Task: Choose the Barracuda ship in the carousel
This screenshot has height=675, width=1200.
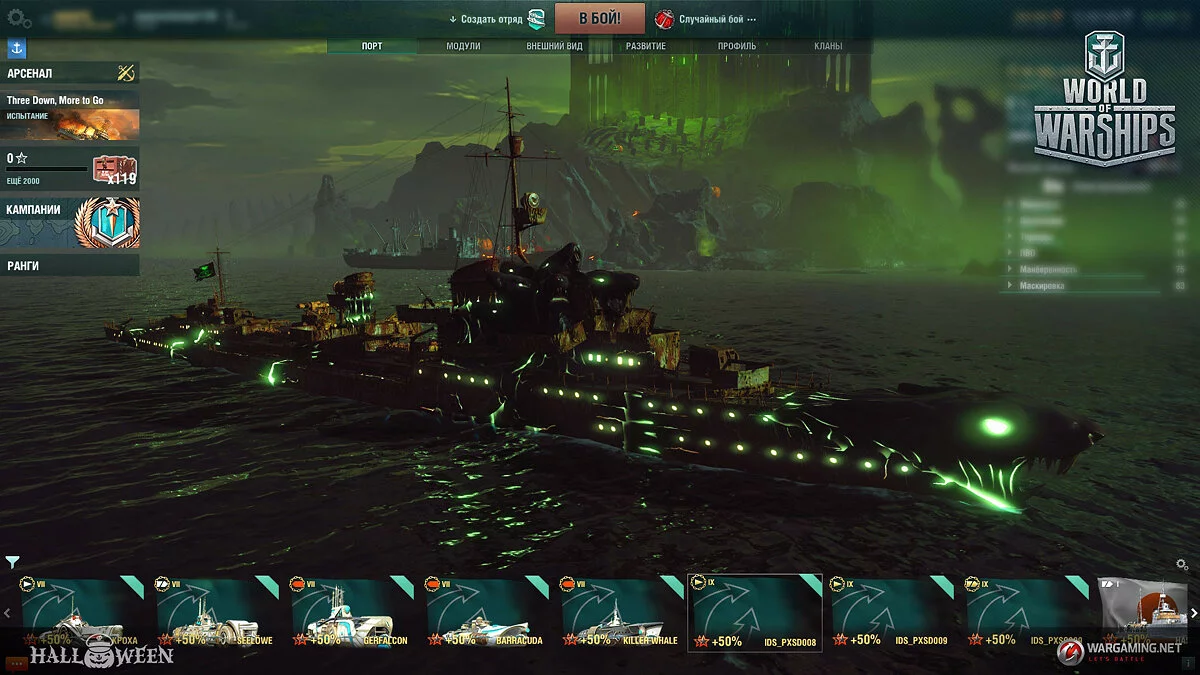Action: tap(486, 613)
